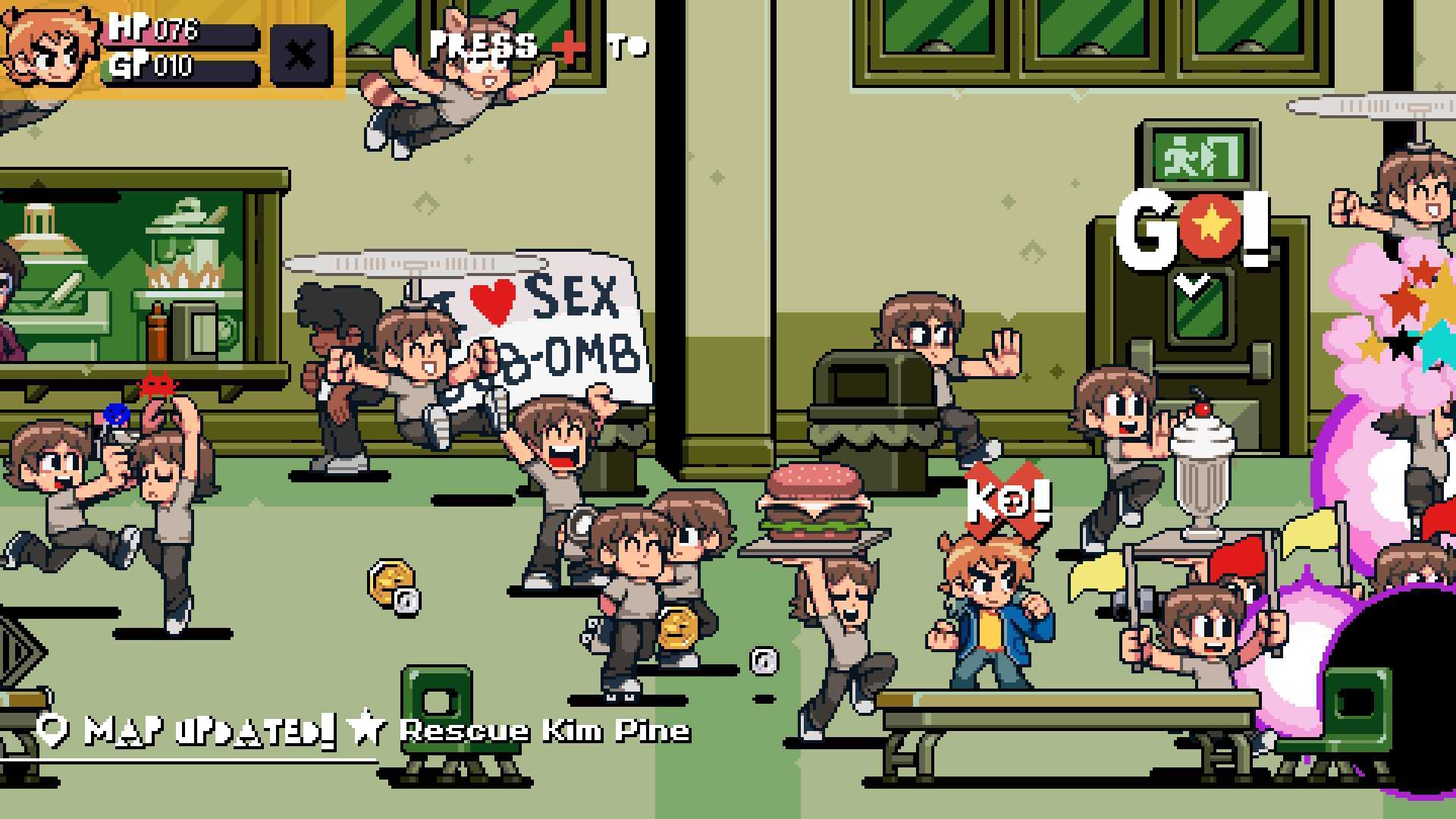
Task: Click the red devil sprite above the dancer
Action: coord(159,385)
